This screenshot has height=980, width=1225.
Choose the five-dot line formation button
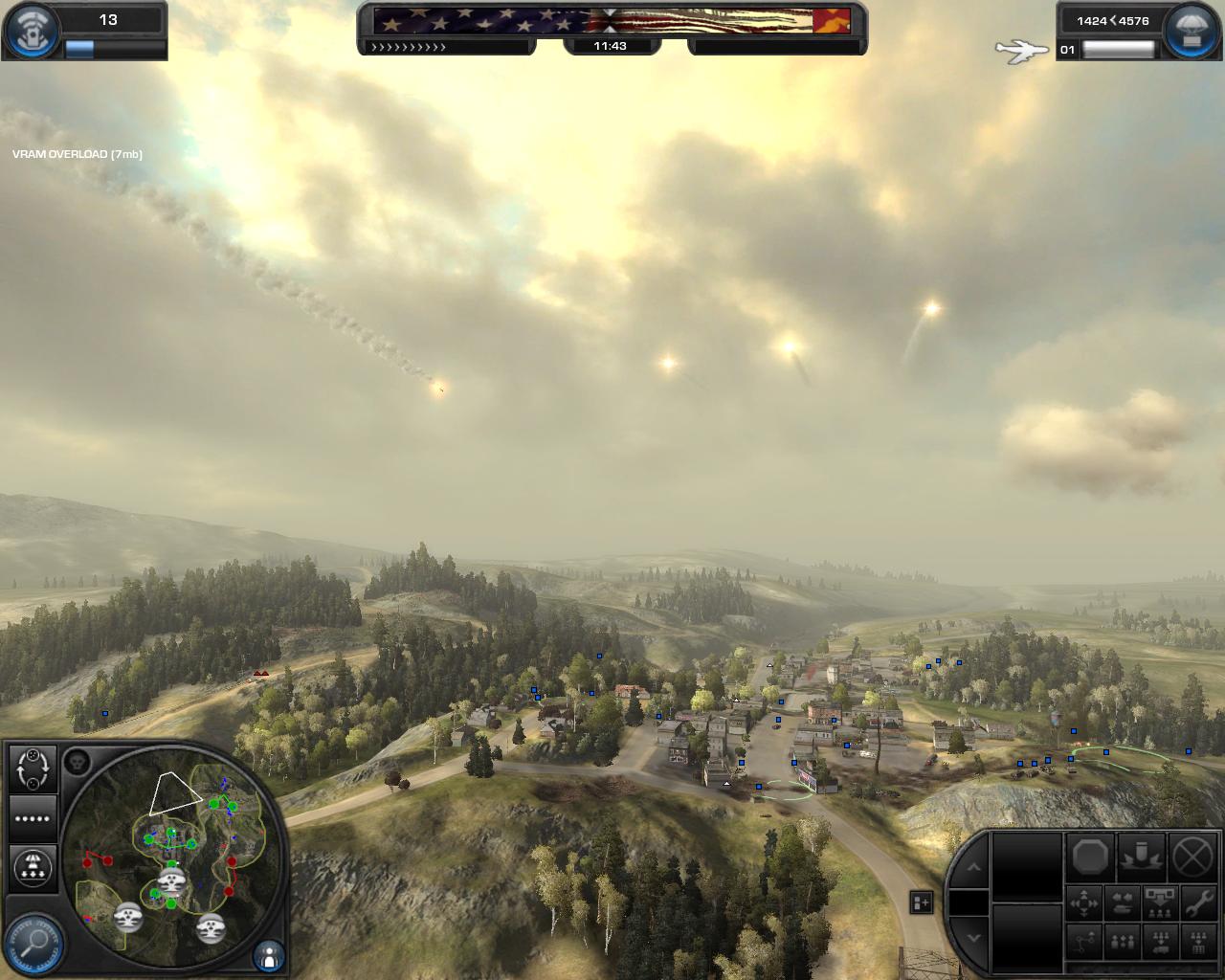[33, 818]
